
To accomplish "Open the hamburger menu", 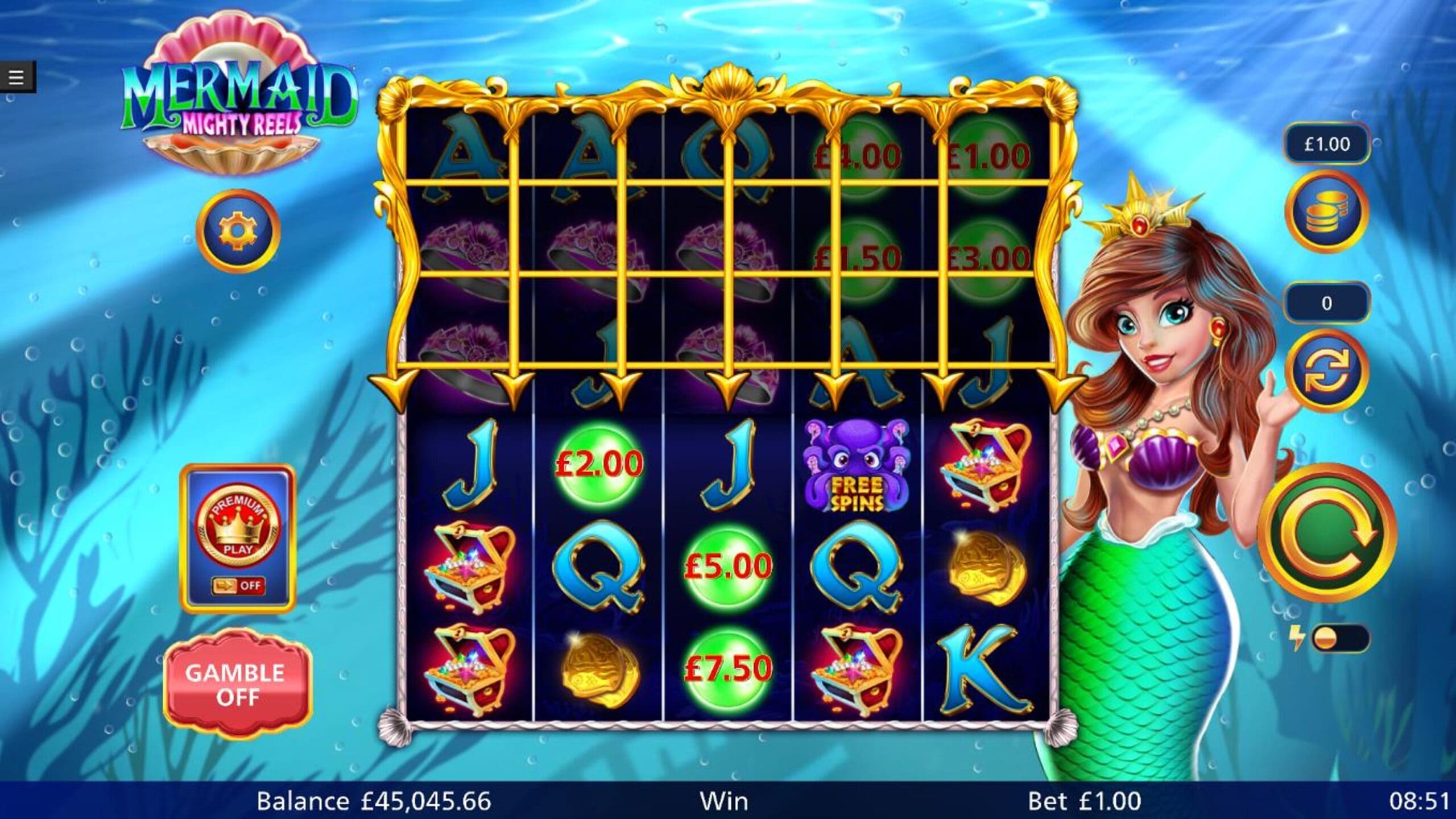I will [x=16, y=77].
